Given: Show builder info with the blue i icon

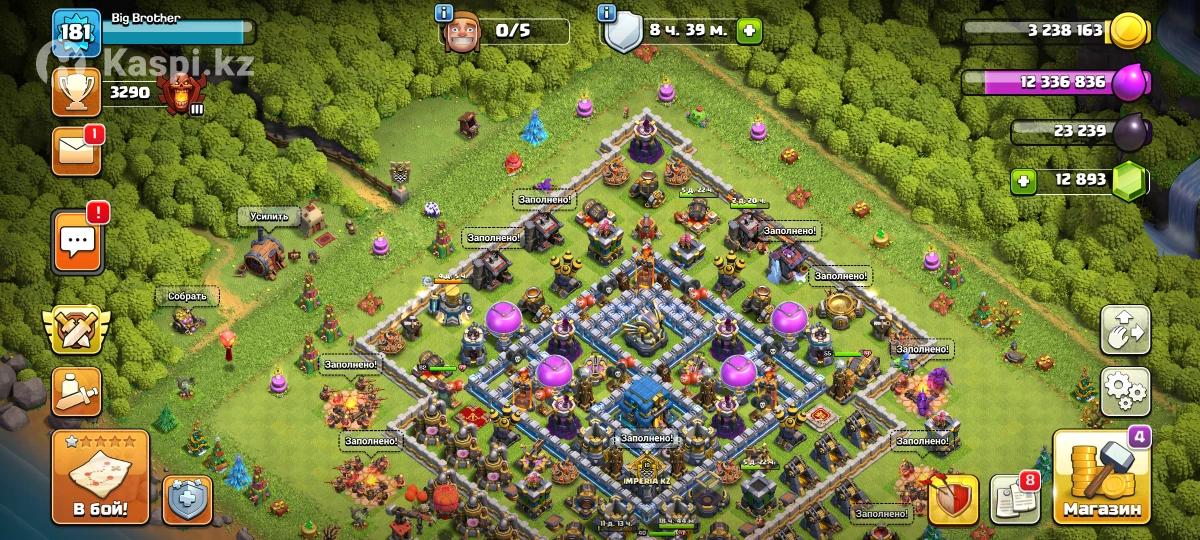Looking at the screenshot, I should [444, 13].
